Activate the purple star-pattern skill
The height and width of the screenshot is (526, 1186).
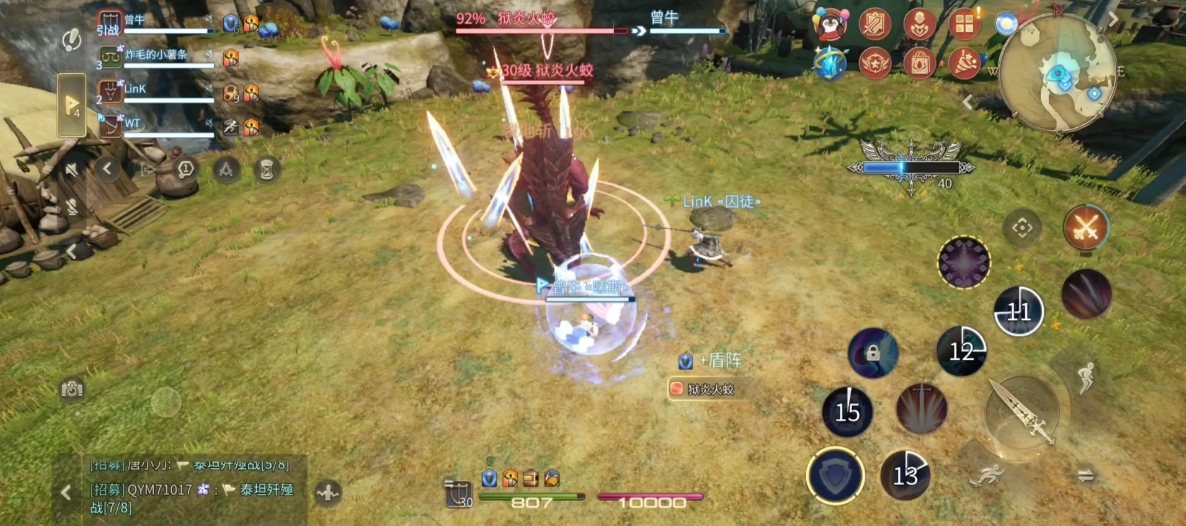(964, 263)
